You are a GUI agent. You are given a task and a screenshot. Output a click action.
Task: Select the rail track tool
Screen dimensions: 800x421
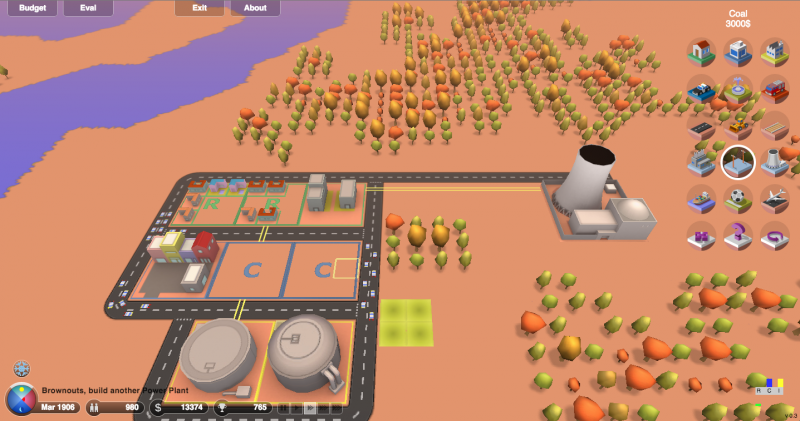774,126
